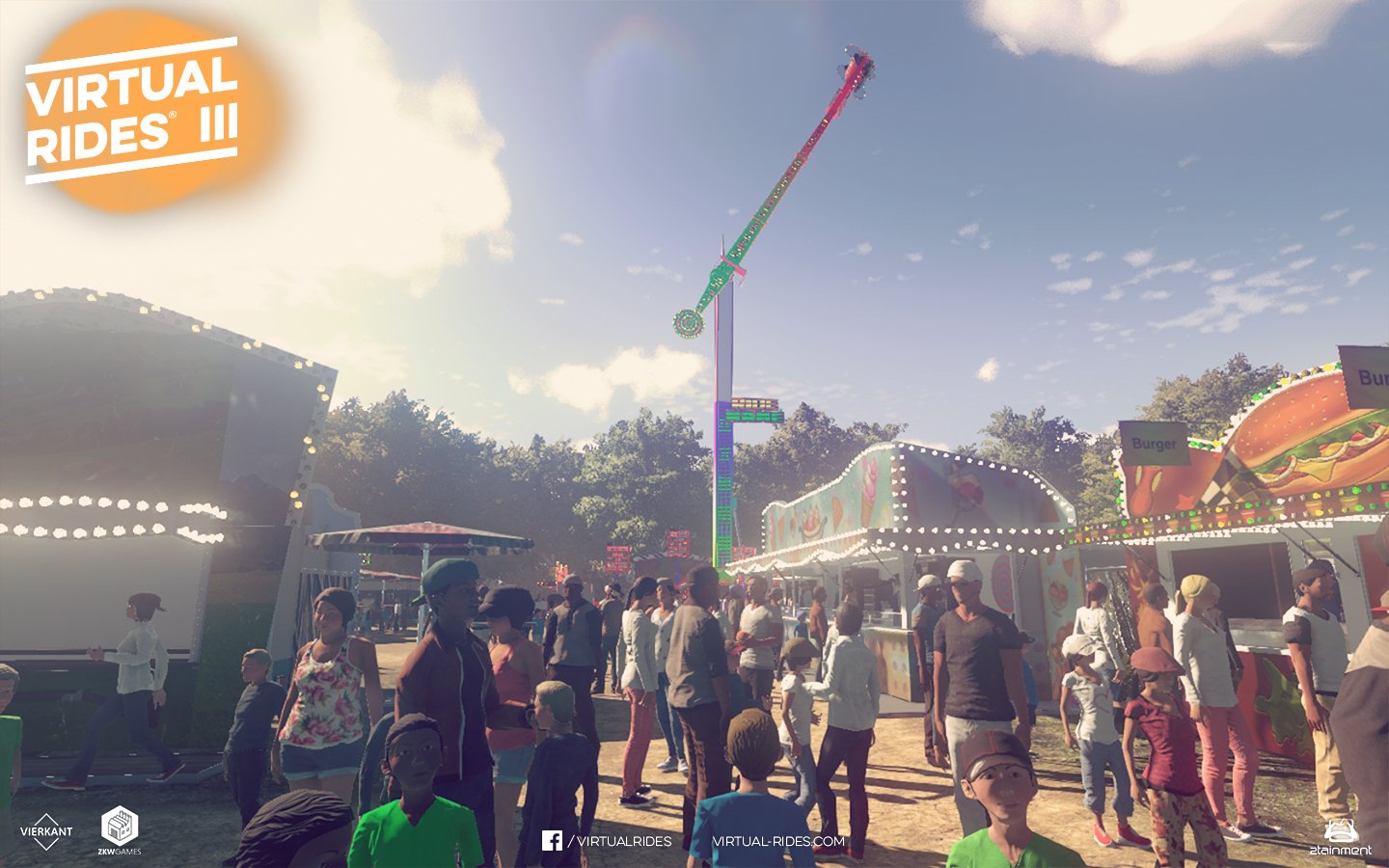Open the Facebook /VIRTUALRIDES link
Image resolution: width=1389 pixels, height=868 pixels.
click(608, 841)
